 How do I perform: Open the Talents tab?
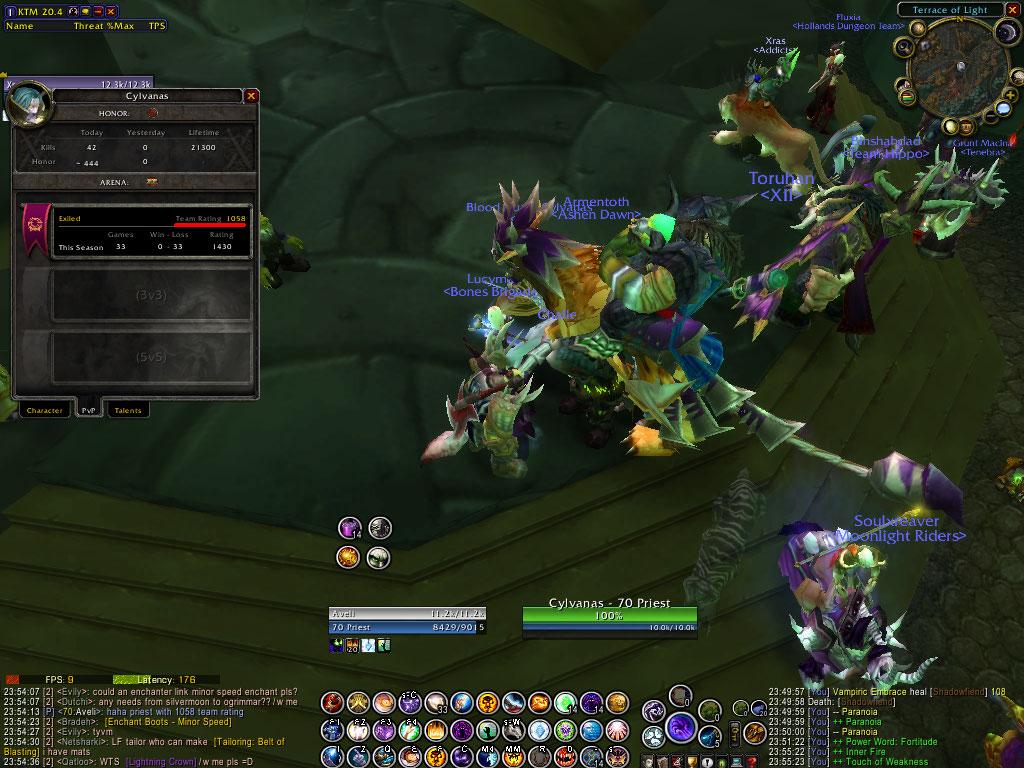point(128,410)
